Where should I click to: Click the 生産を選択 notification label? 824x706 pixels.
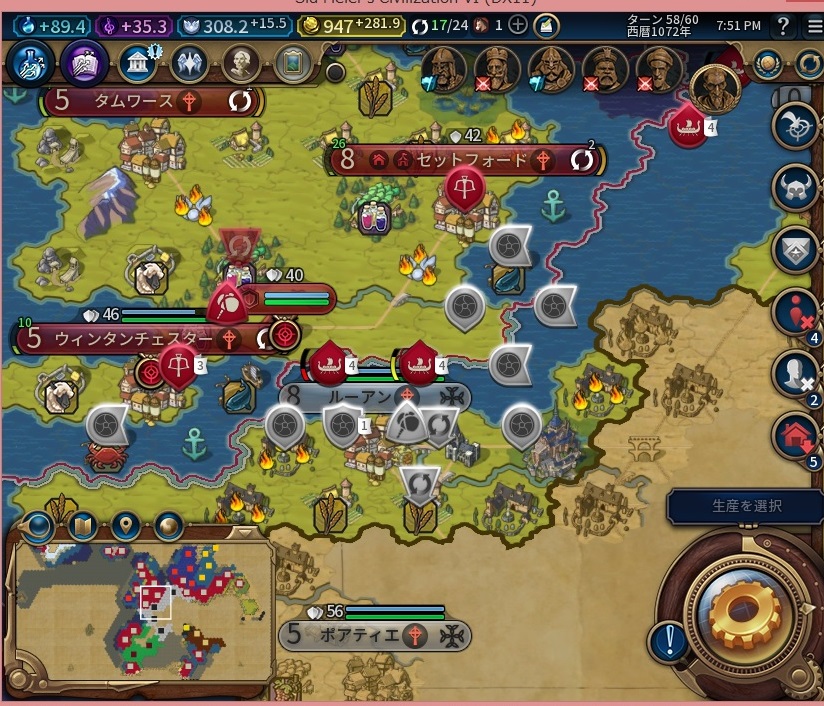pos(746,507)
